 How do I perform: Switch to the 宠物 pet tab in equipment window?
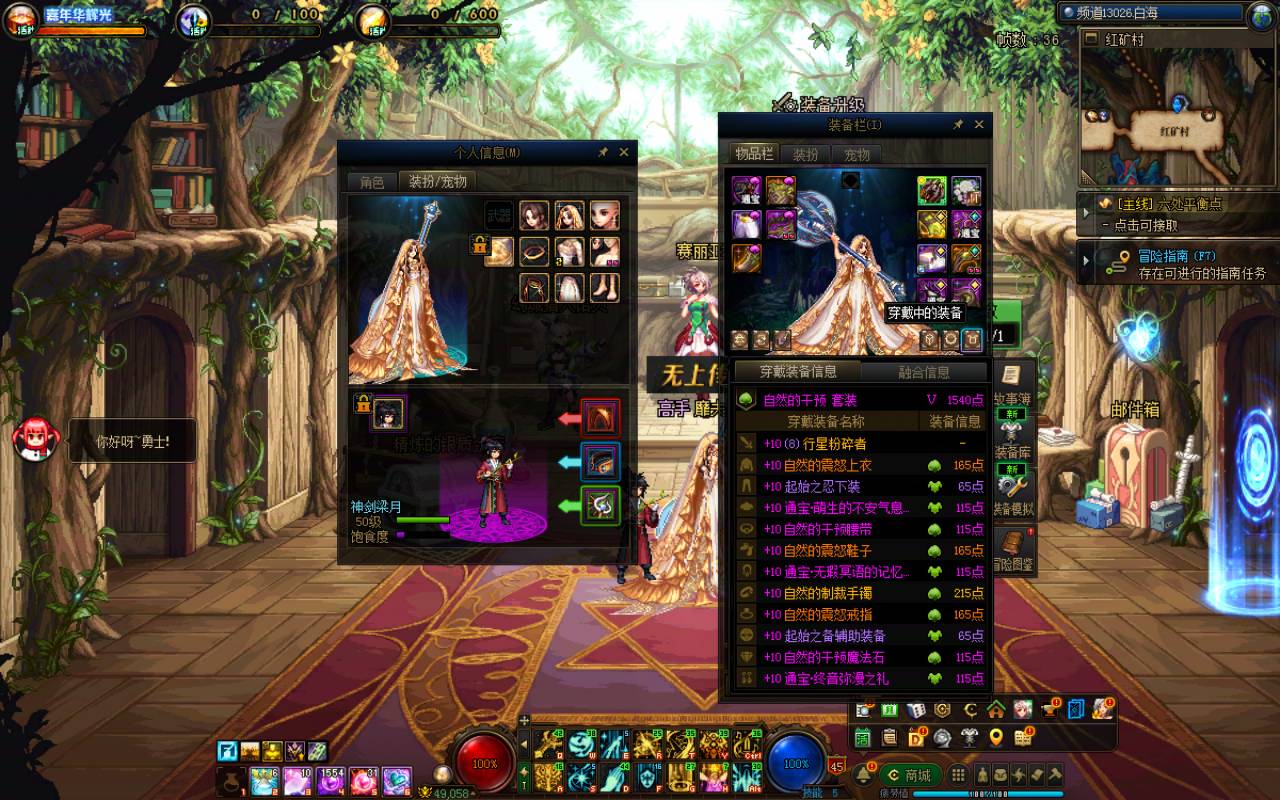click(857, 154)
